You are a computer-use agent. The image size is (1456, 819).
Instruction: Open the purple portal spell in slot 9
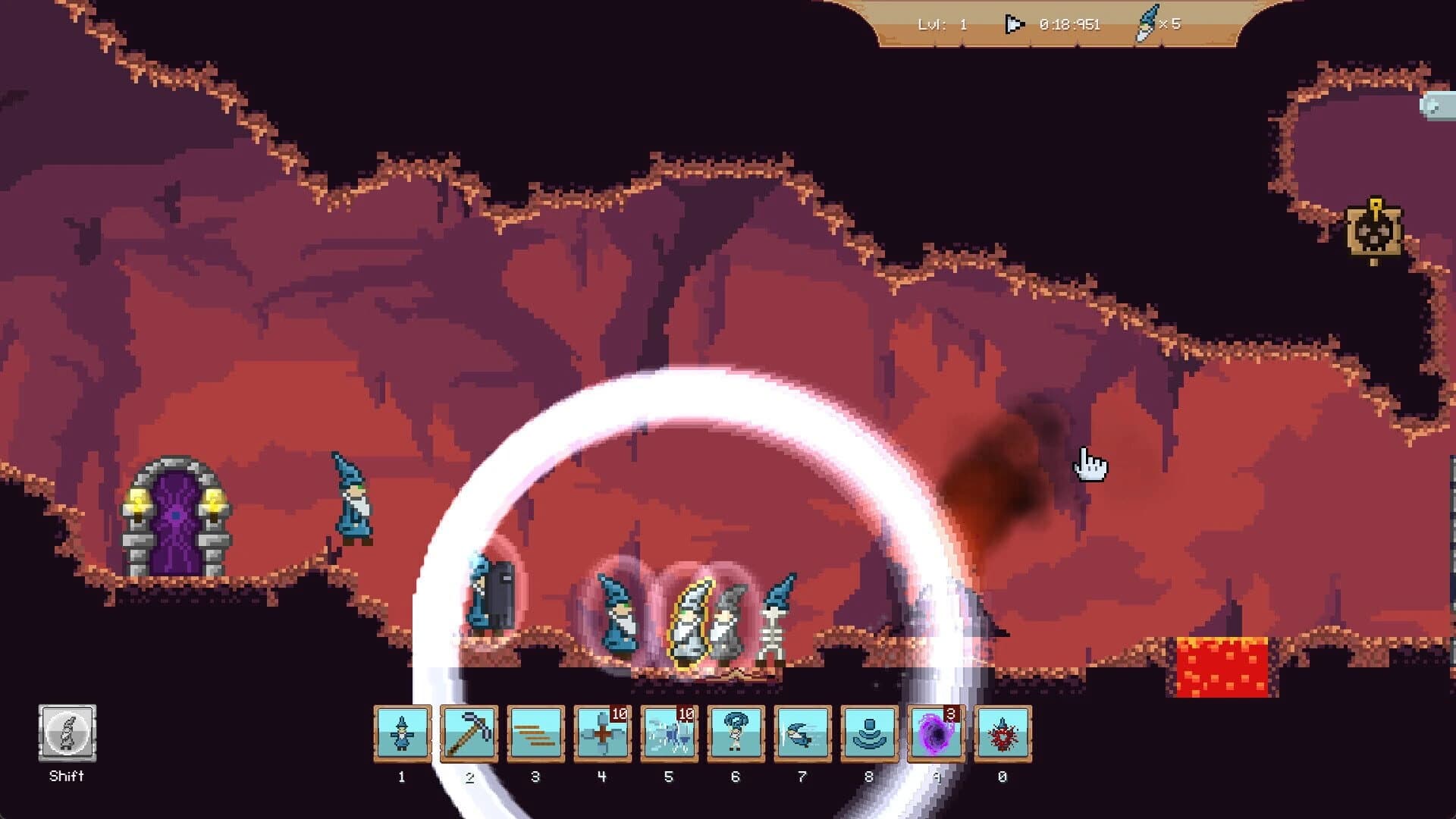tap(936, 732)
